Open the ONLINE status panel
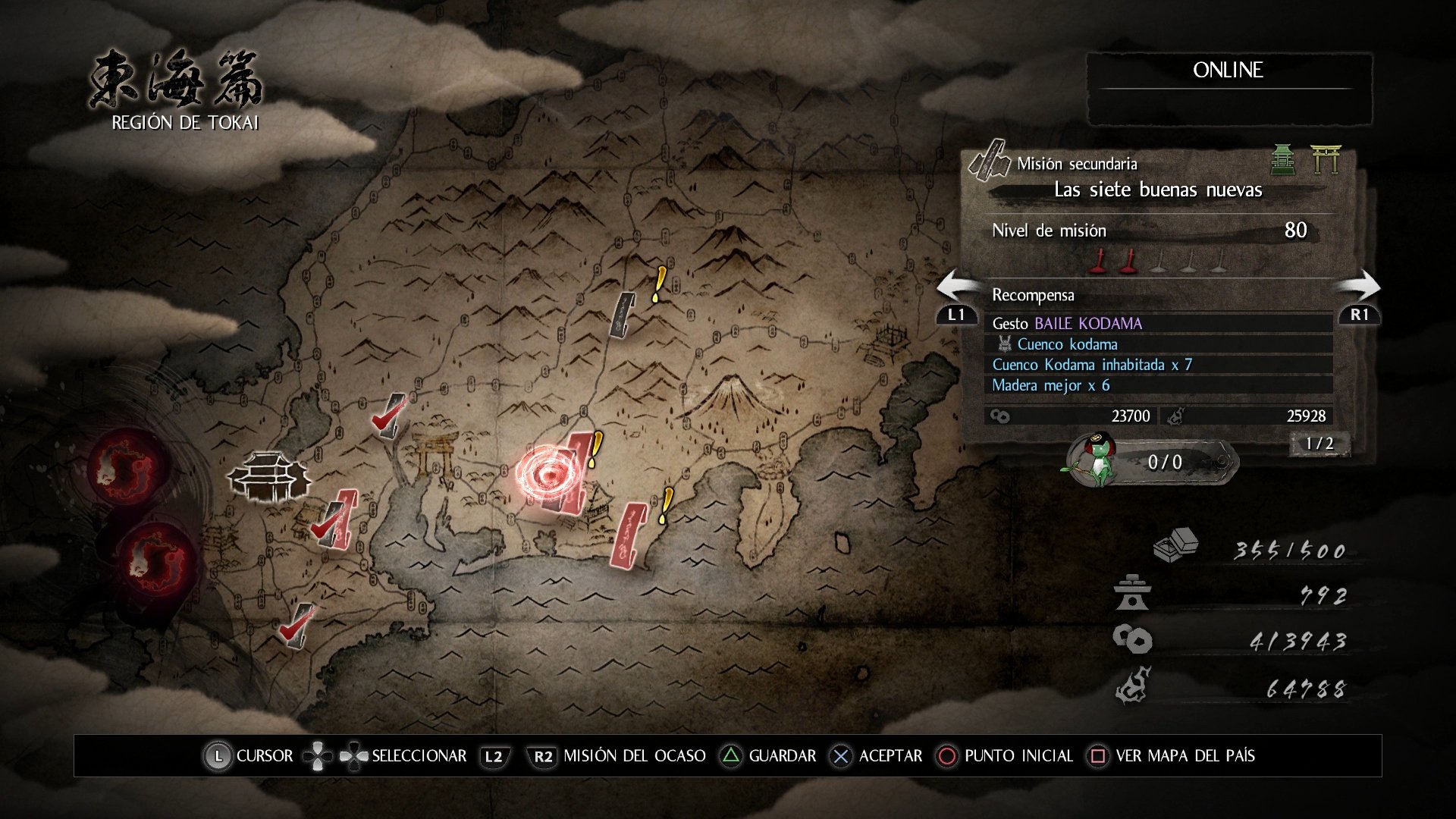Screen dimensions: 1456x819 (1228, 88)
